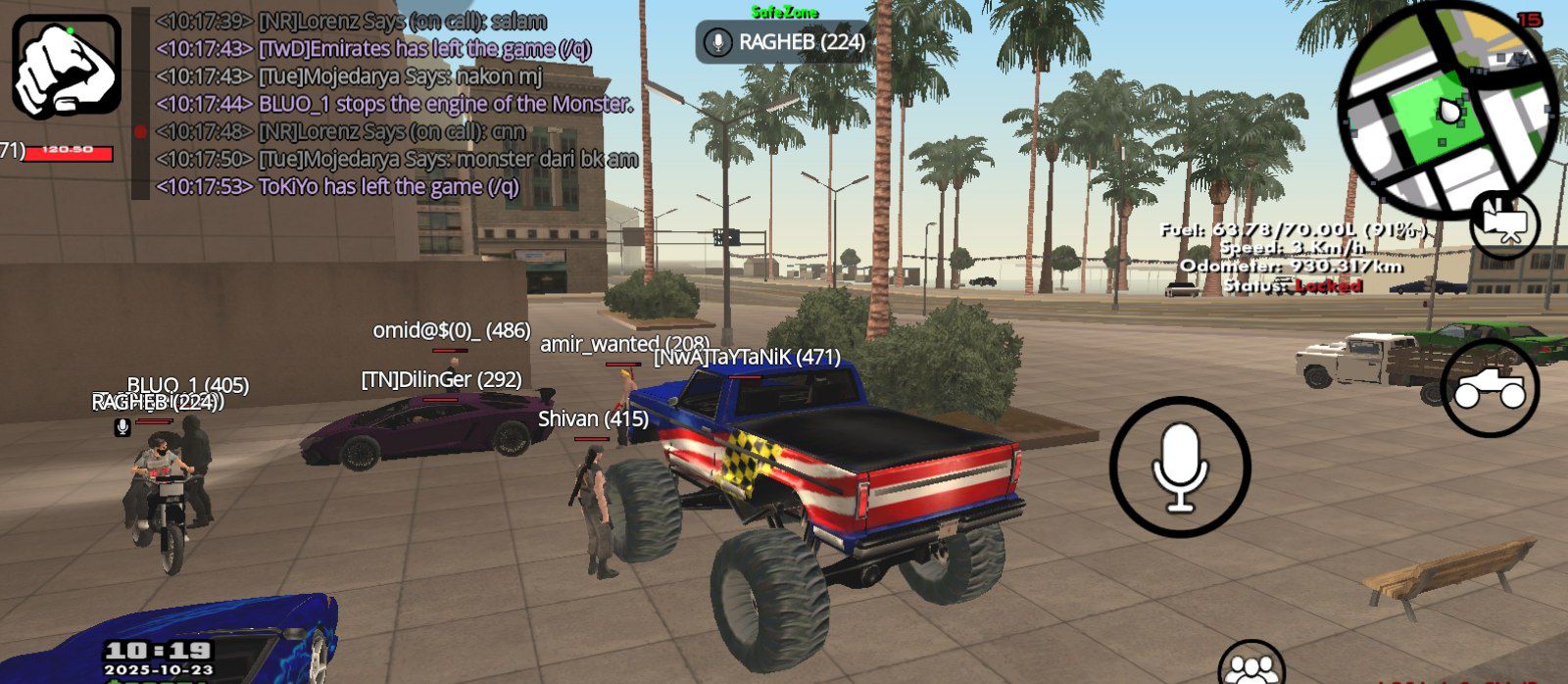1568x684 pixels.
Task: Select the RAGHEB (224) voice speaker indicator
Action: point(783,42)
